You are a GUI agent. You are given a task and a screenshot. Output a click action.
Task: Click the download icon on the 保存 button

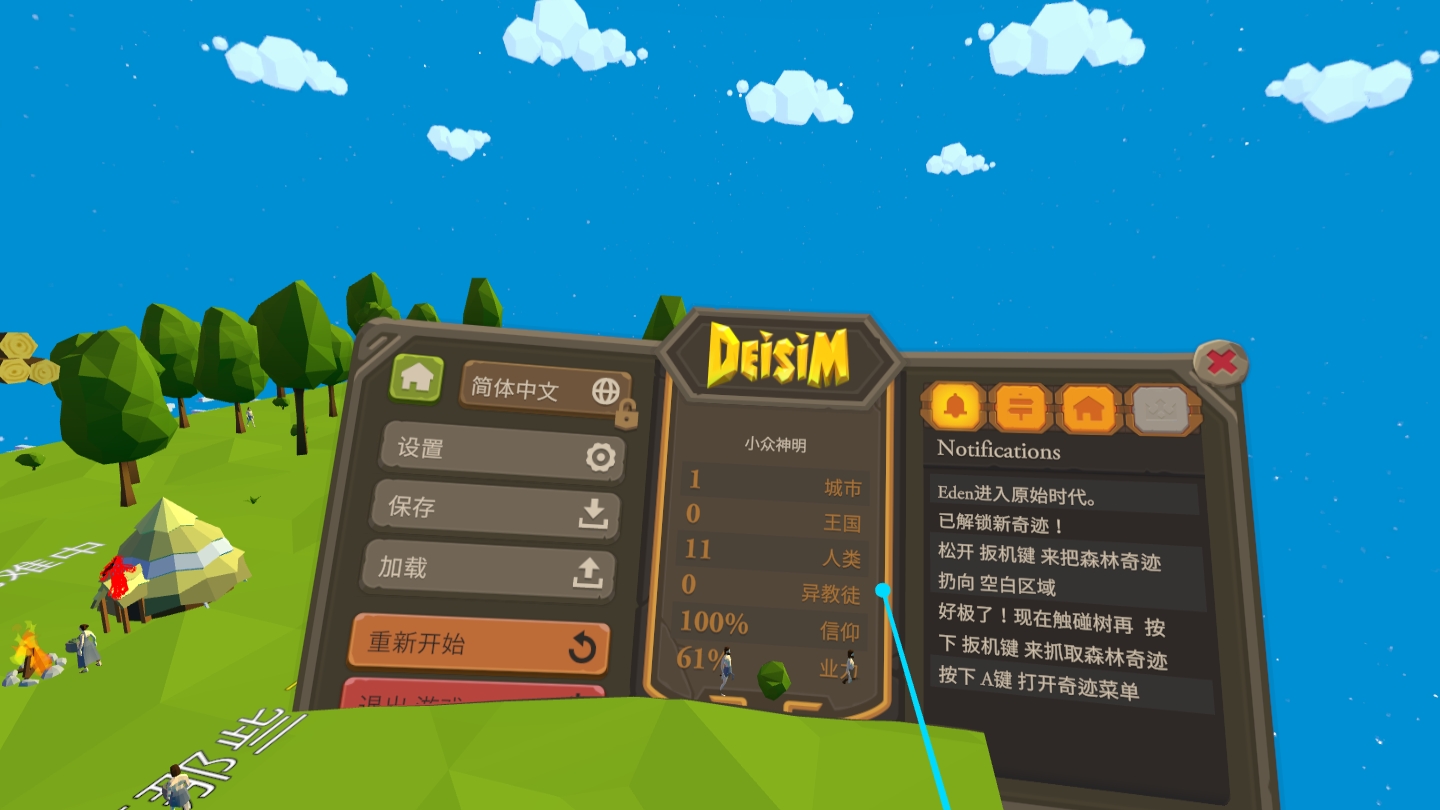click(593, 510)
